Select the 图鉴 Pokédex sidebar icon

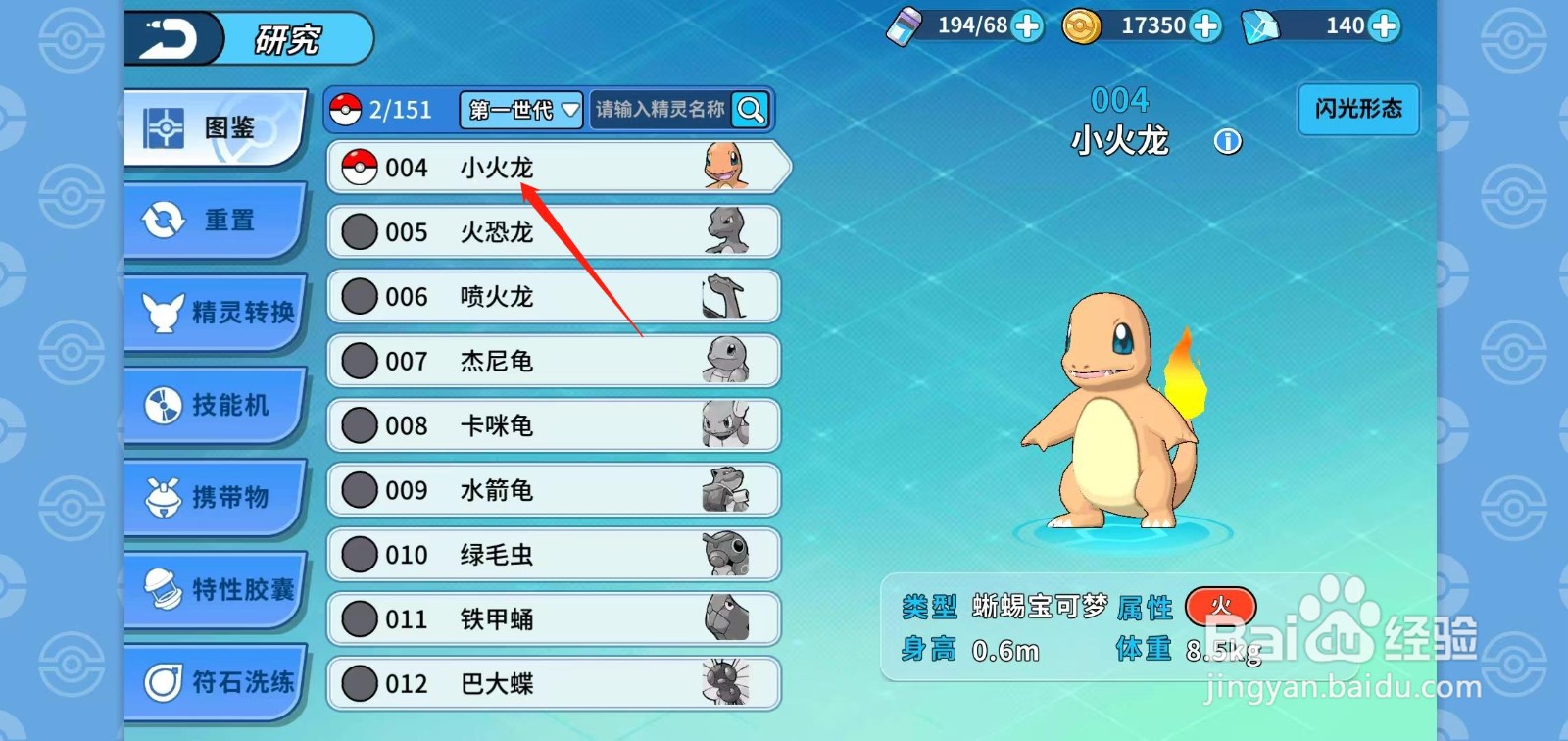tap(163, 123)
